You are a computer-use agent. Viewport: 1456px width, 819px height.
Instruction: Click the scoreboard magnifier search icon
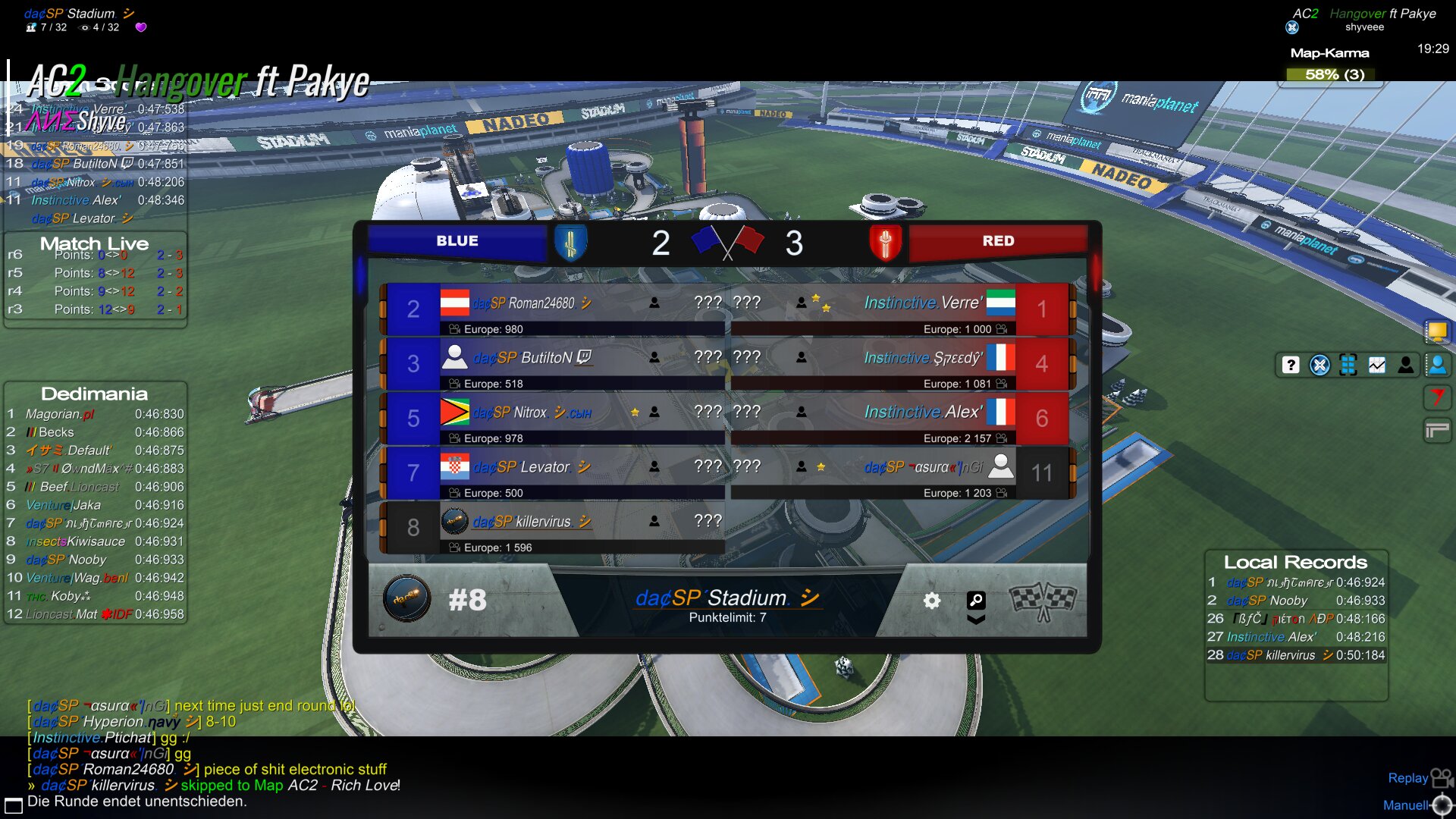[976, 601]
